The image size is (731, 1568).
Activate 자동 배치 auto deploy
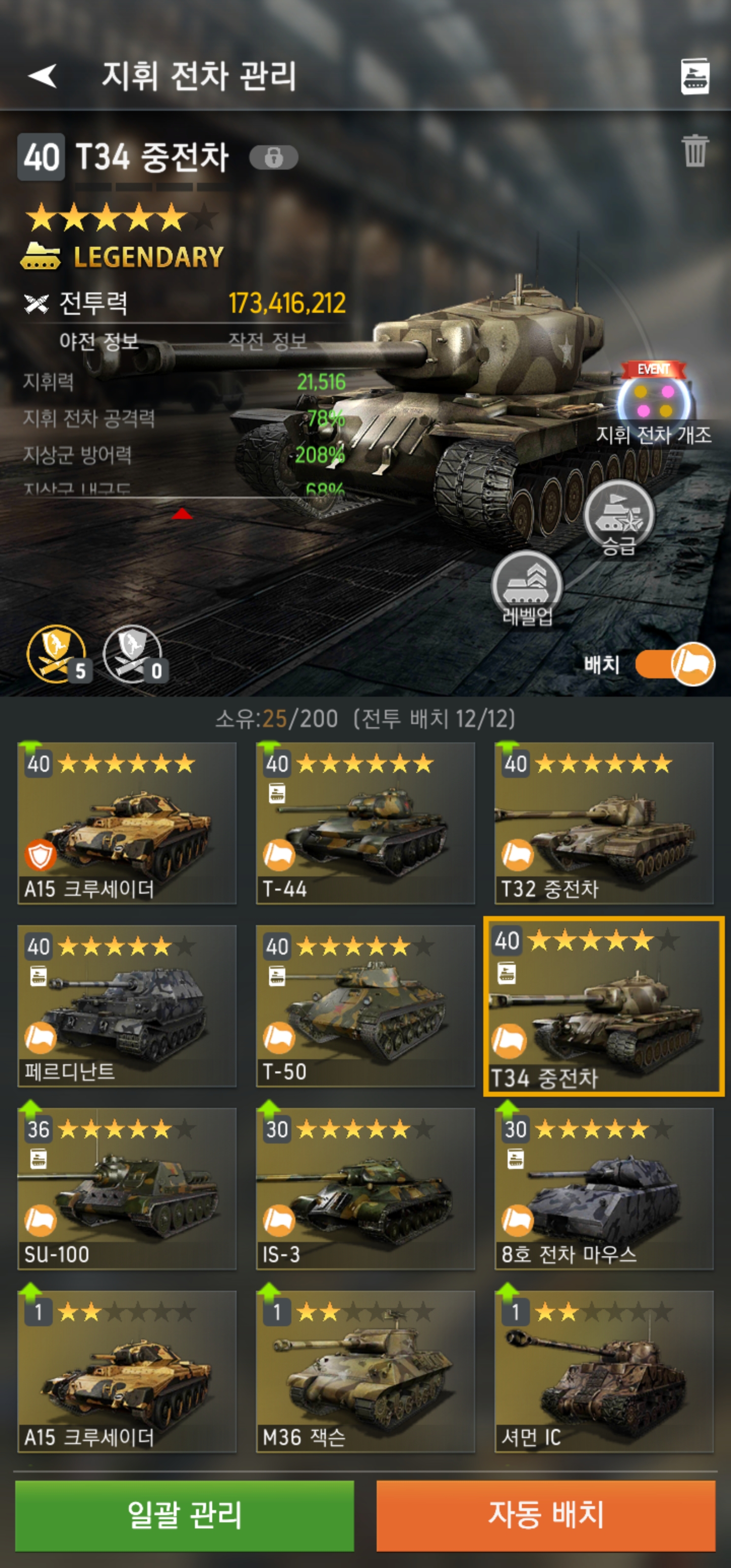(x=545, y=1515)
